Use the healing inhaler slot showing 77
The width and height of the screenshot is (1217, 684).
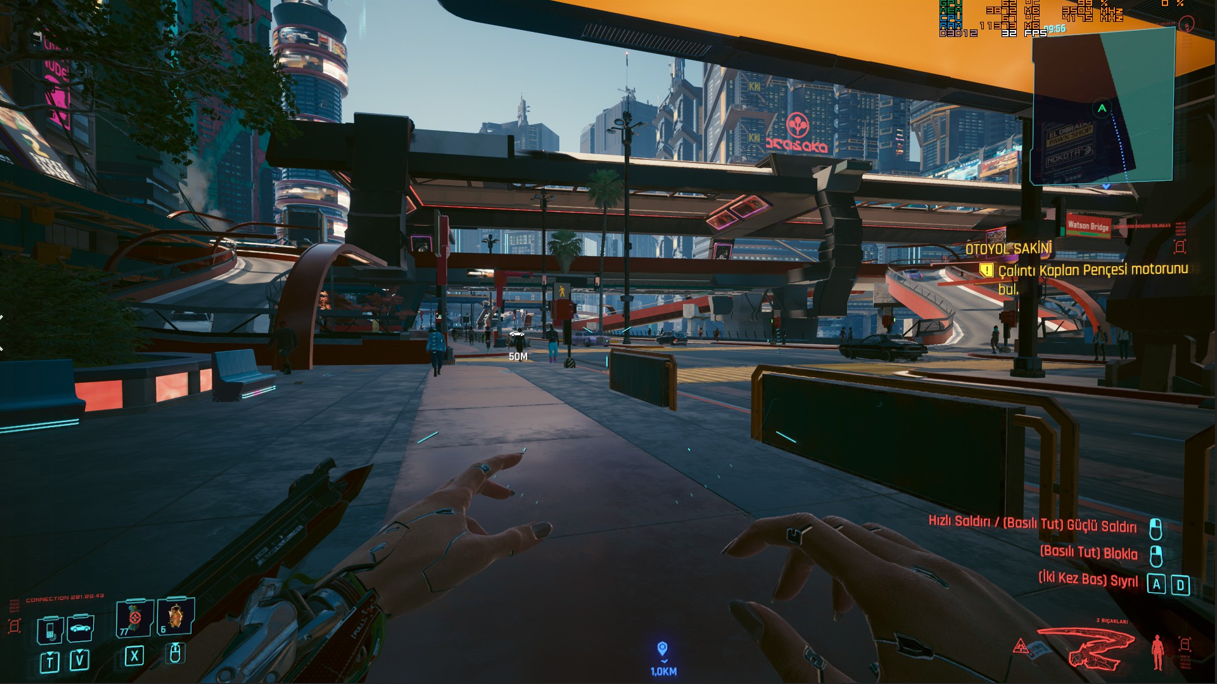(134, 619)
